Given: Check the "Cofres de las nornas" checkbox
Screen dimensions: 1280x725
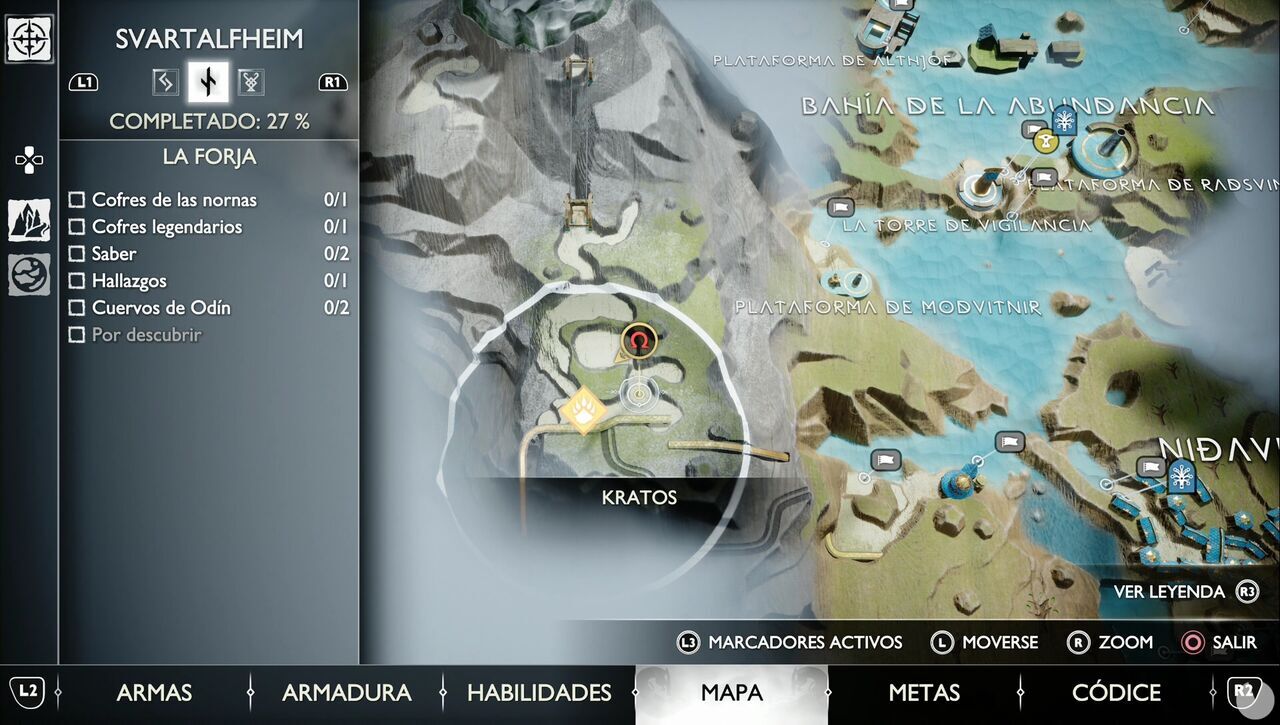Looking at the screenshot, I should pyautogui.click(x=77, y=200).
